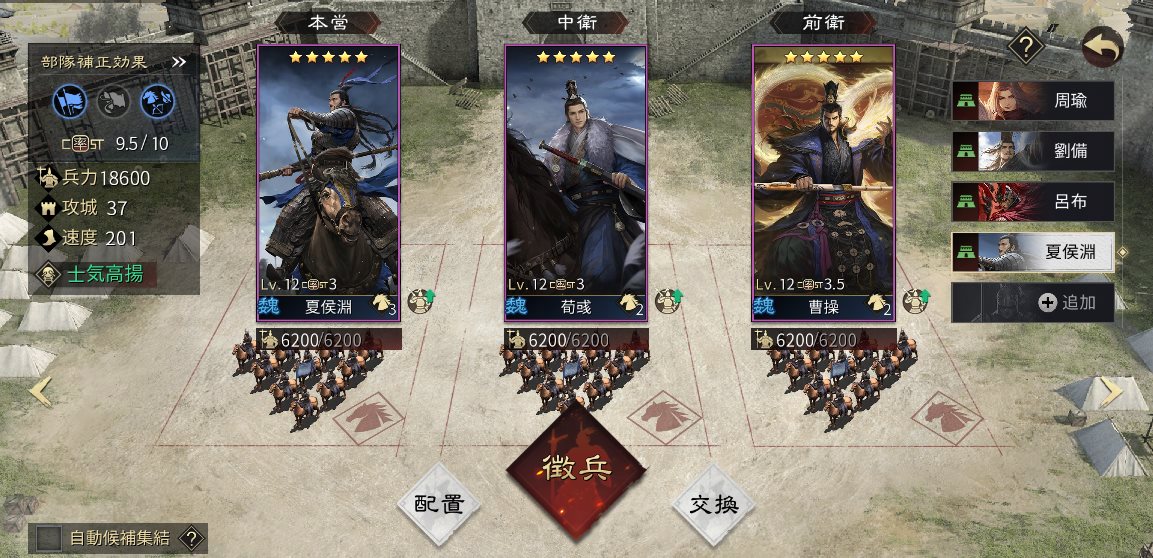Add a new army with 追加
Screen dimensions: 1153x558
coord(1033,302)
